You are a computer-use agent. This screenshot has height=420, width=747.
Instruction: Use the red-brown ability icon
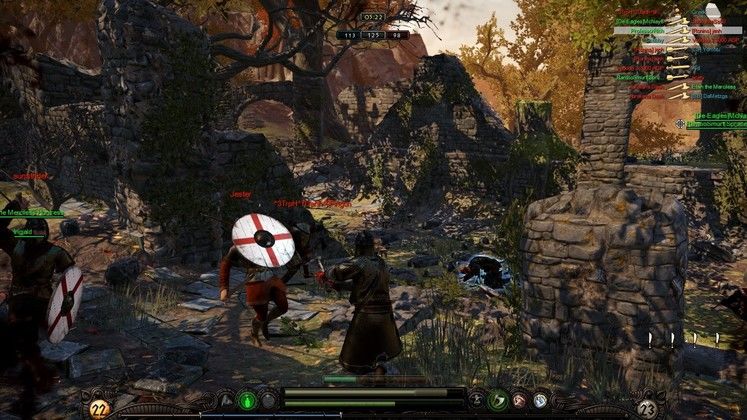pos(520,400)
